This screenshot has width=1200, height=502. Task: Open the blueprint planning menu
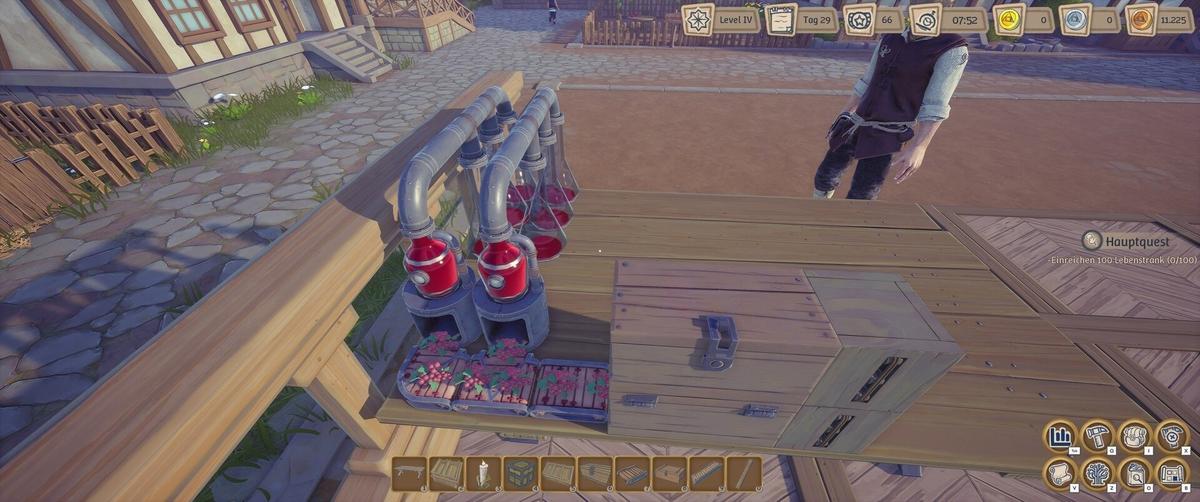point(1172,473)
